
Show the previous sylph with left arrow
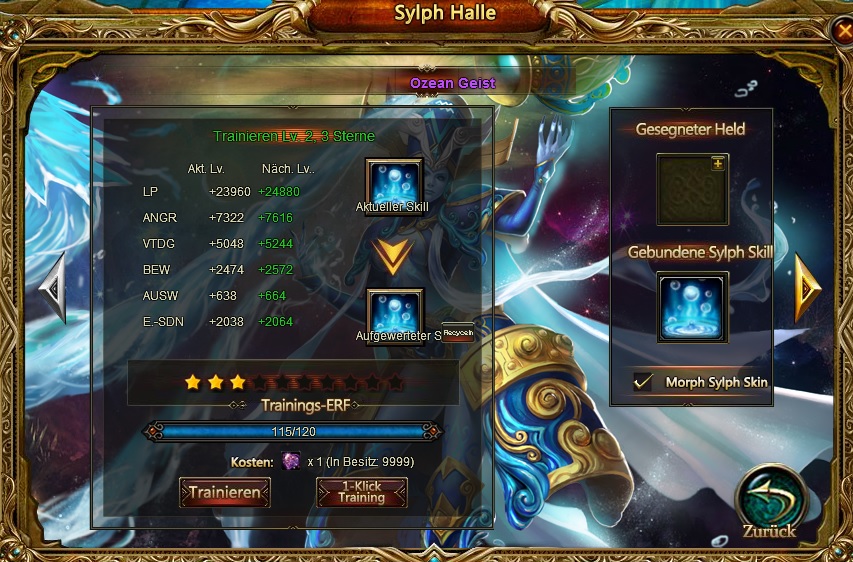52,288
